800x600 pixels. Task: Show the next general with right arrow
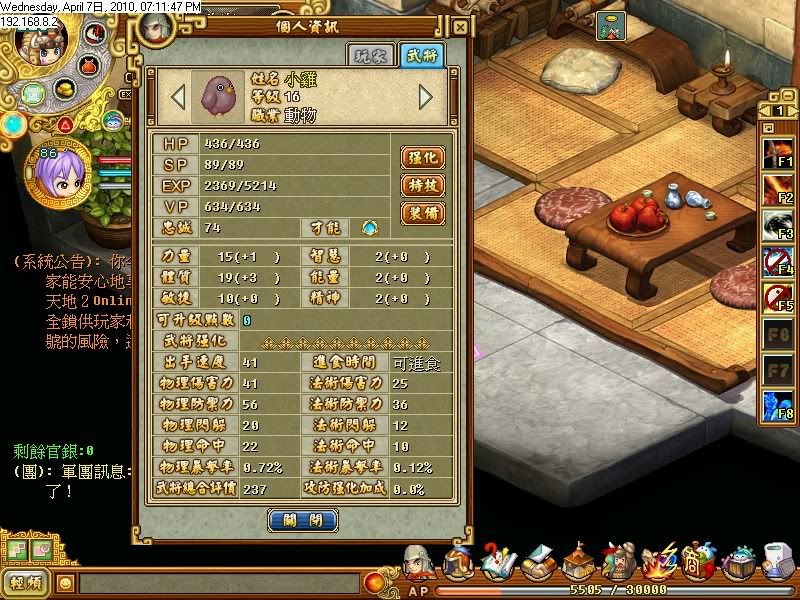point(426,97)
